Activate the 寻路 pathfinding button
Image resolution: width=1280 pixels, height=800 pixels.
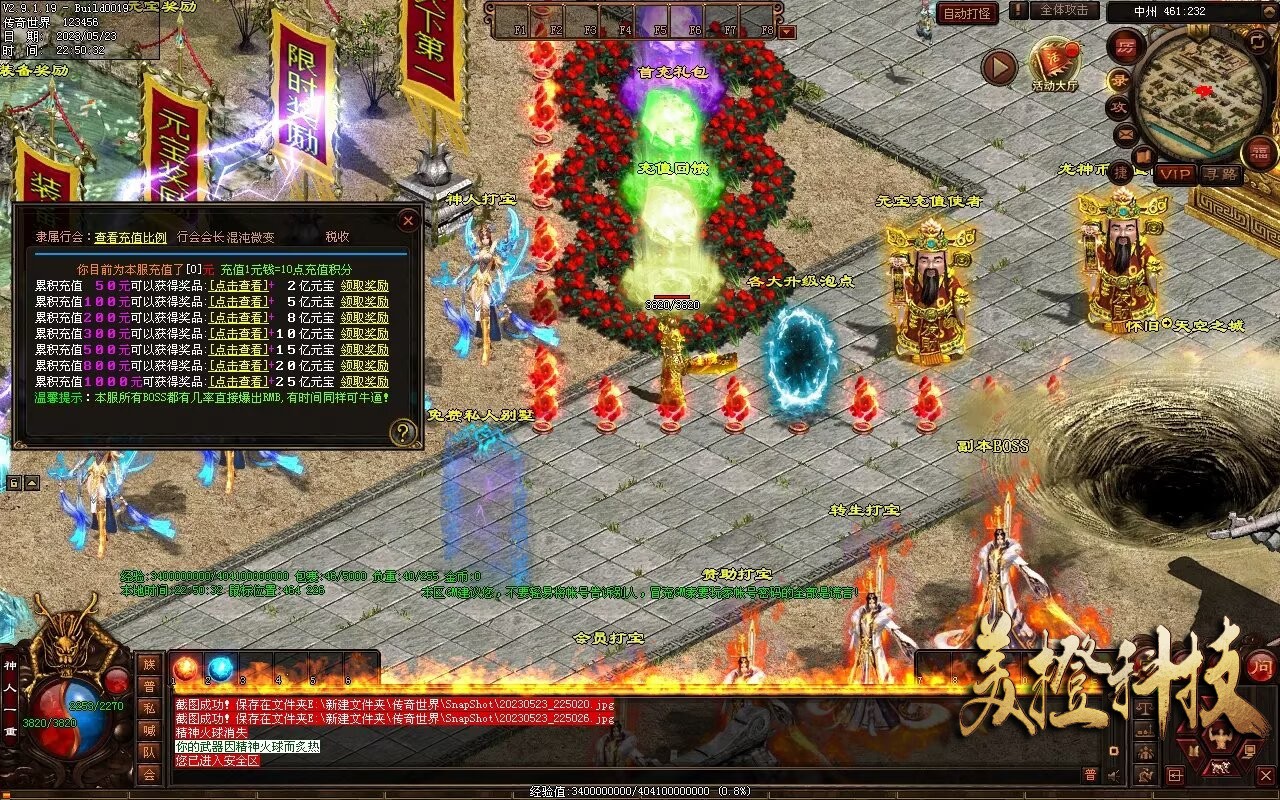1219,174
